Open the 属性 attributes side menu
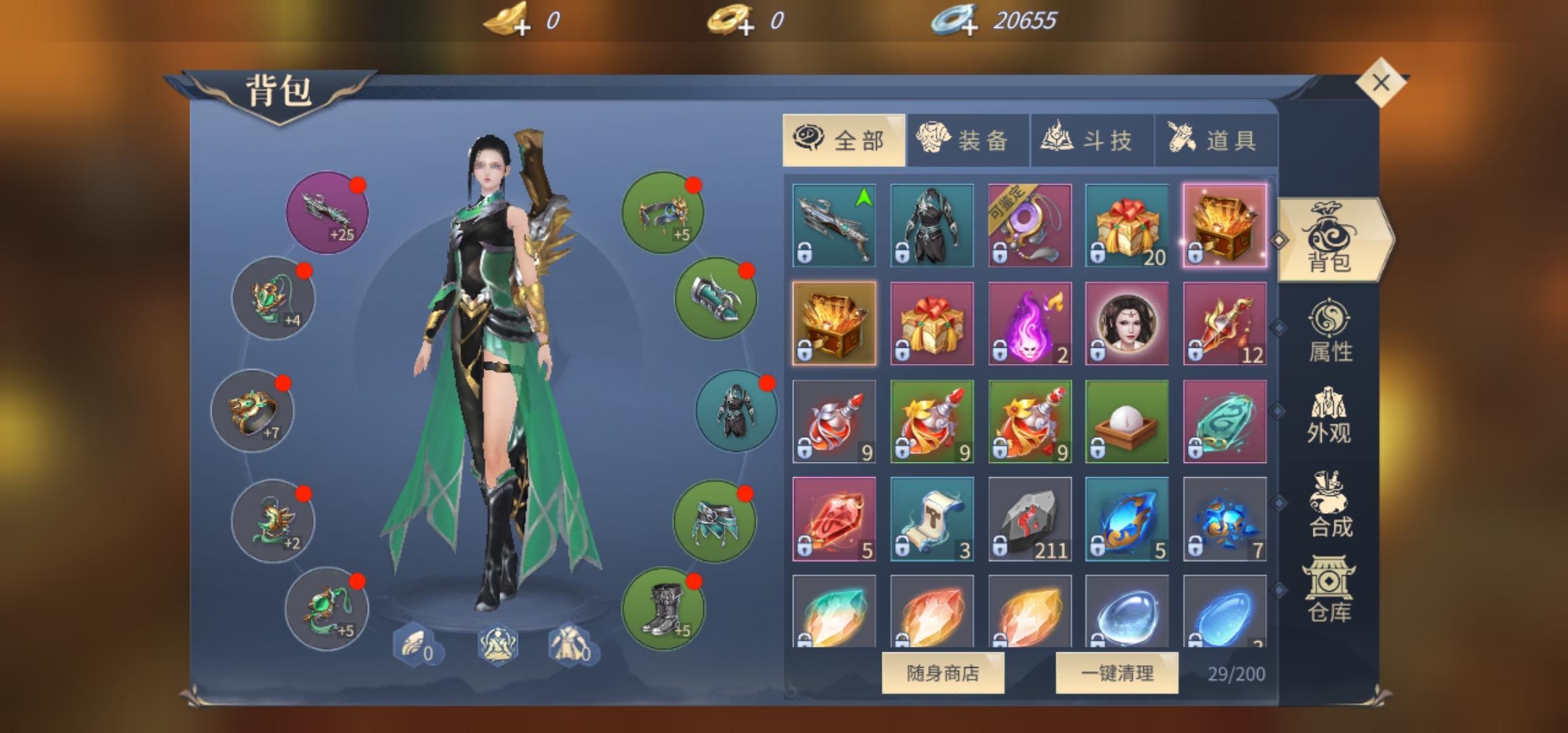Viewport: 1568px width, 733px height. pyautogui.click(x=1329, y=331)
